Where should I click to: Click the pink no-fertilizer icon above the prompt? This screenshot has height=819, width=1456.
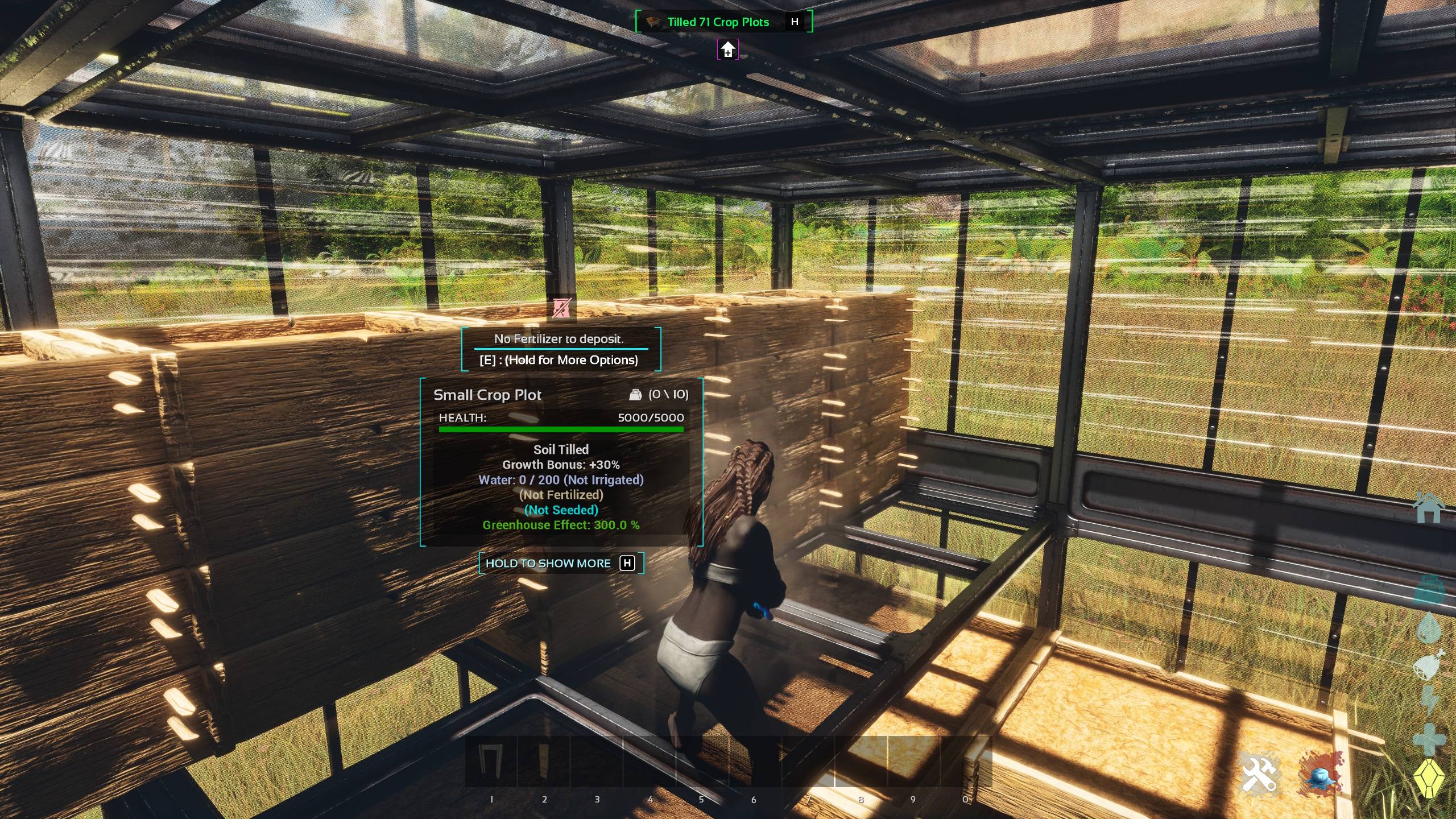pos(561,308)
